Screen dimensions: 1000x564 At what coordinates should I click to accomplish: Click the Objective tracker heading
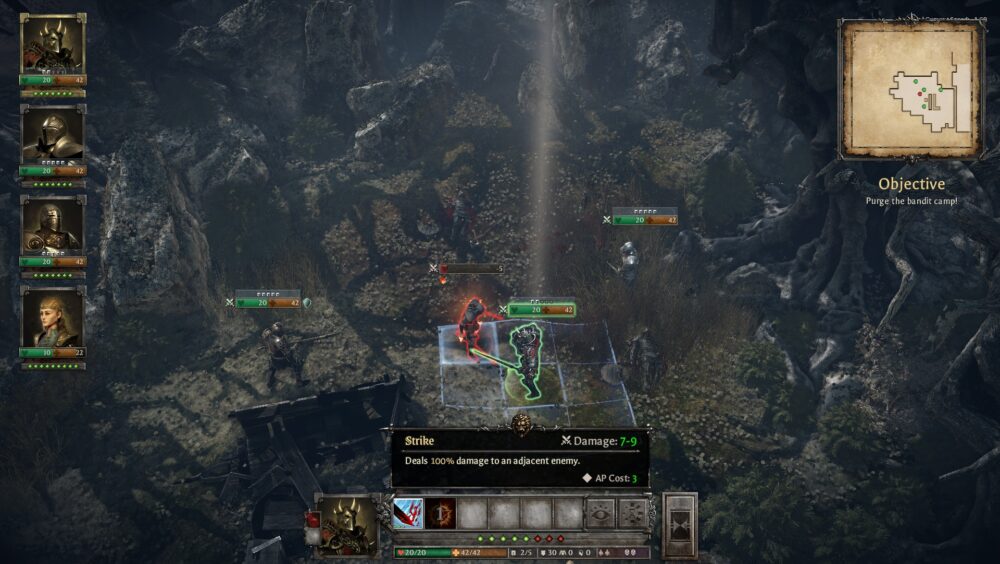point(911,184)
